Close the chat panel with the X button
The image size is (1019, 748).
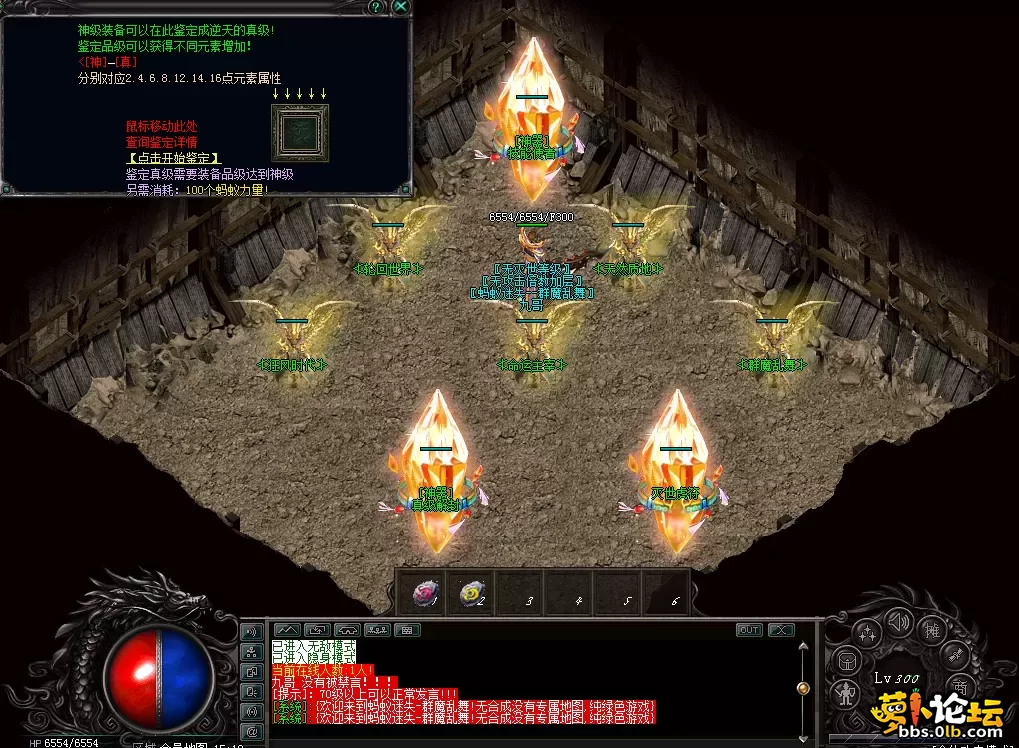(x=781, y=630)
